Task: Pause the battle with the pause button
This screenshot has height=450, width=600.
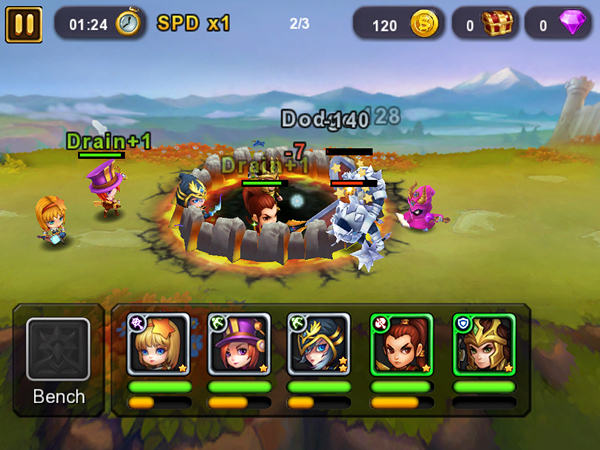Action: (23, 23)
